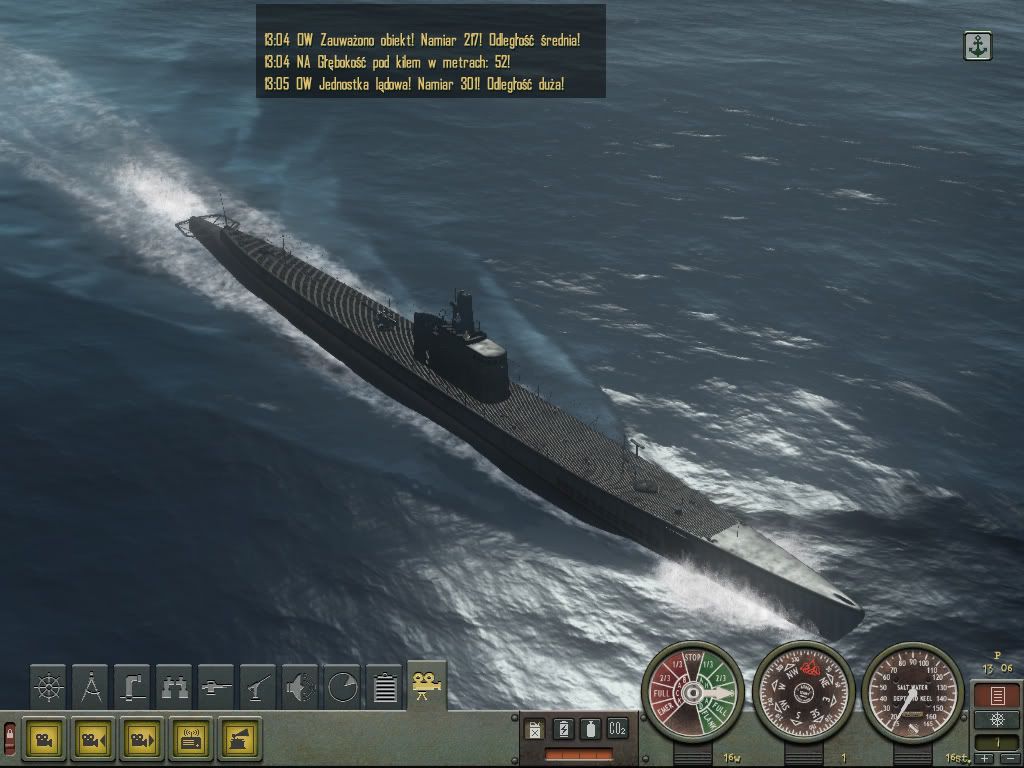Toggle the red padlock on the toolbar

(10, 739)
